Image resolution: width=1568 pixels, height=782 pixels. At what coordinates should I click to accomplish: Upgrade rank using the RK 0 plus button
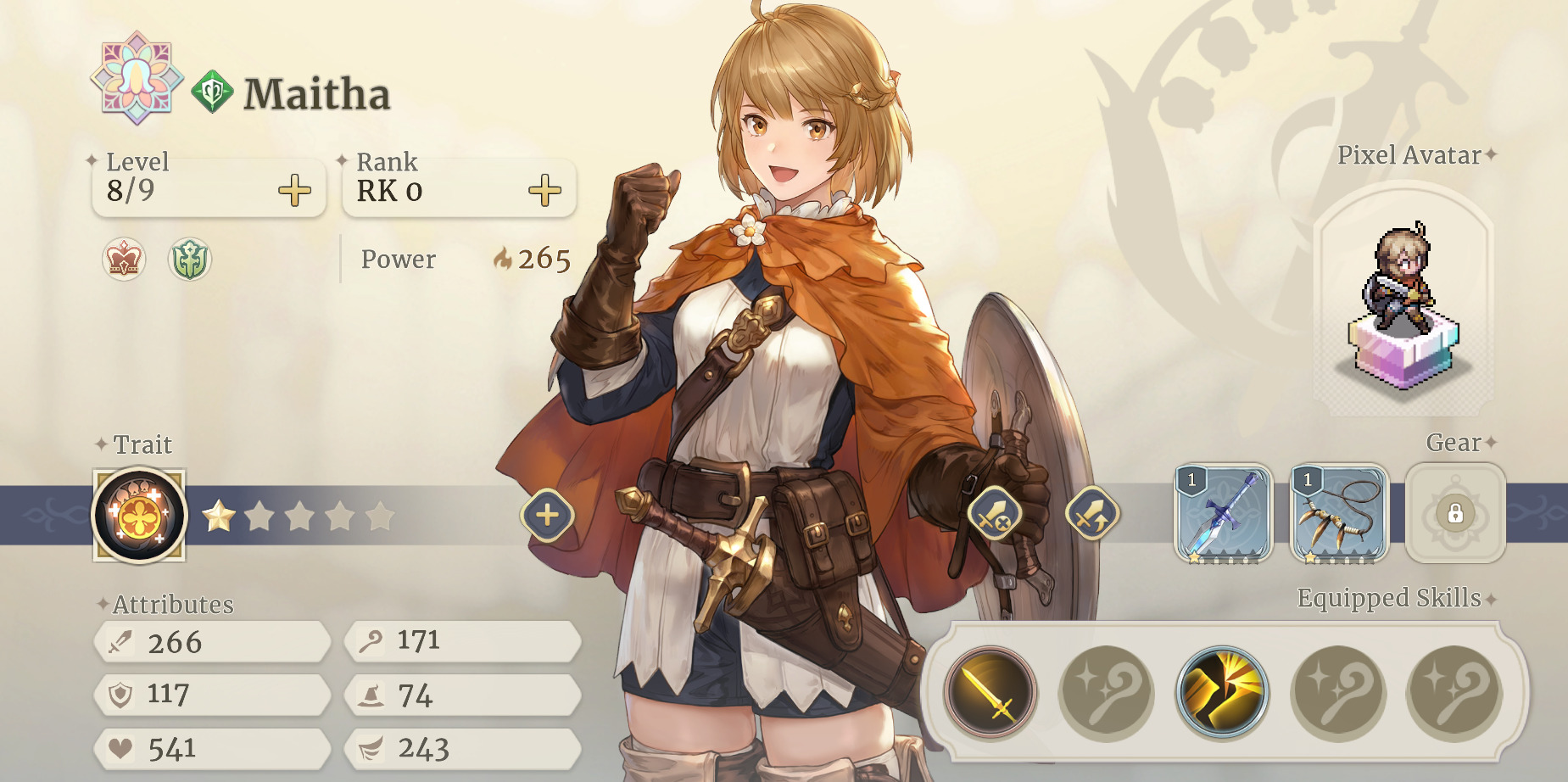544,191
